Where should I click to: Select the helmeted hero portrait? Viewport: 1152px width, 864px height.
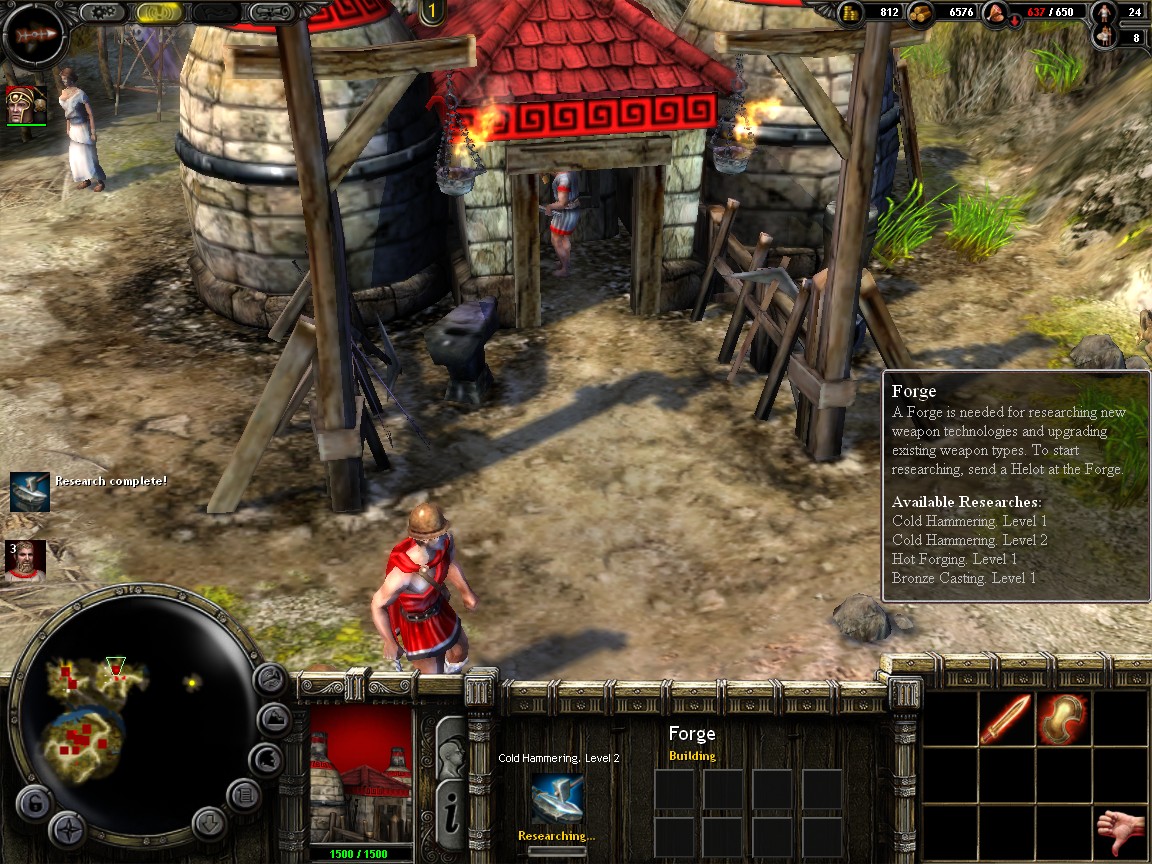point(25,105)
